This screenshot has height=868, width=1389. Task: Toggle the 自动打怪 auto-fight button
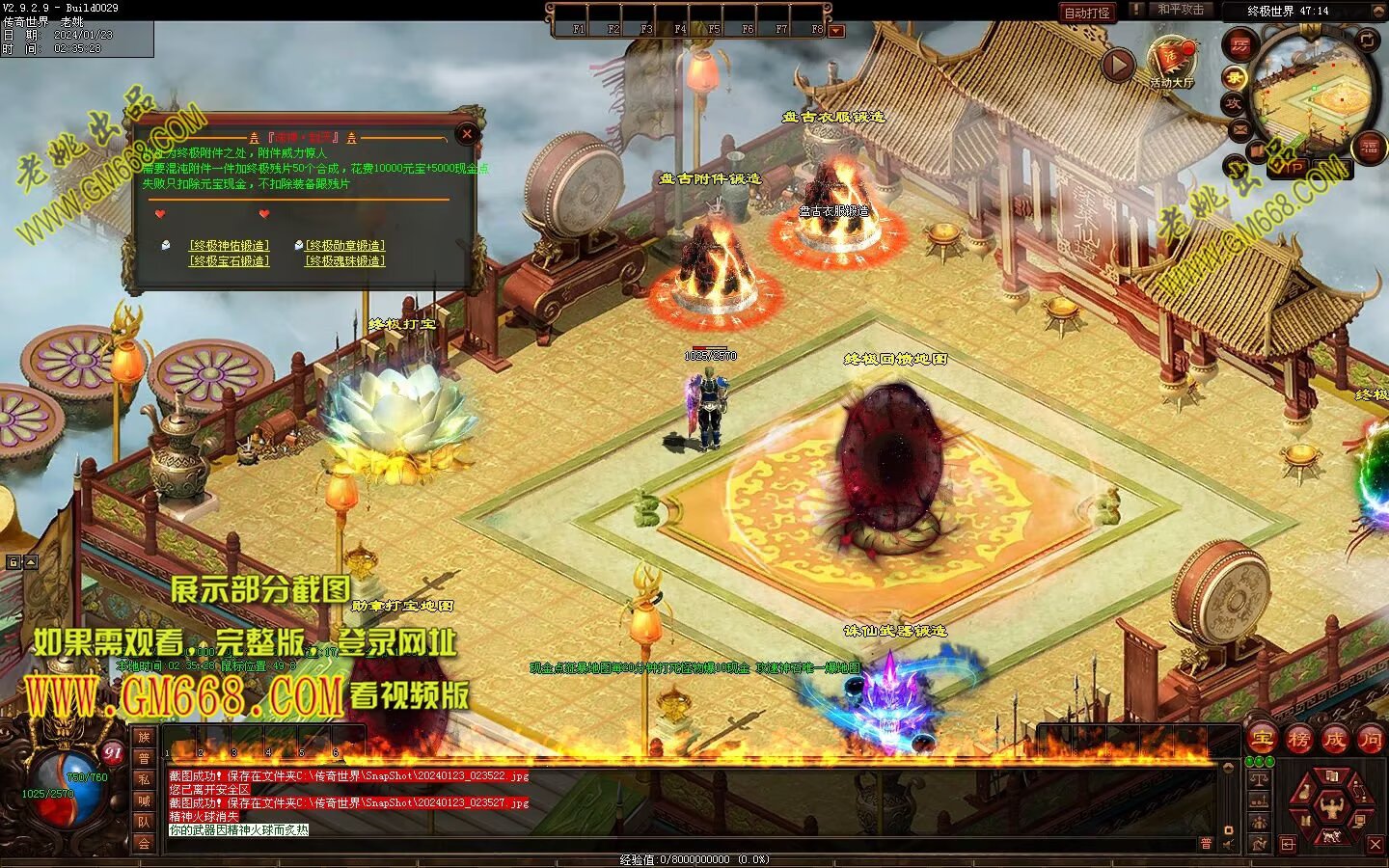click(x=1086, y=13)
